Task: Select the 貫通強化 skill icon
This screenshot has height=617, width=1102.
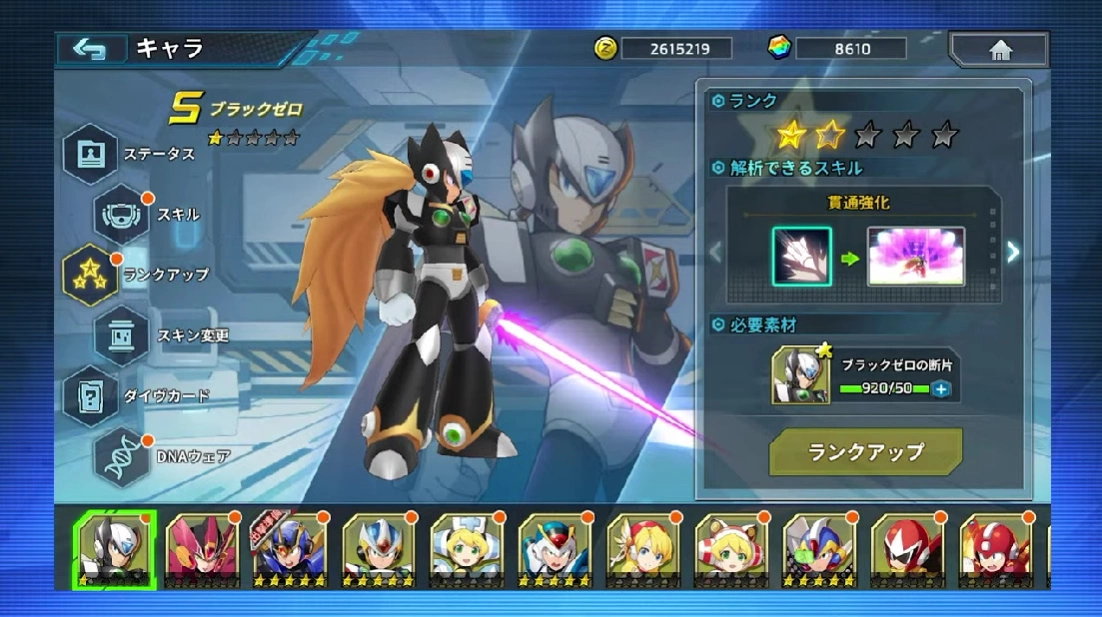Action: (x=801, y=257)
